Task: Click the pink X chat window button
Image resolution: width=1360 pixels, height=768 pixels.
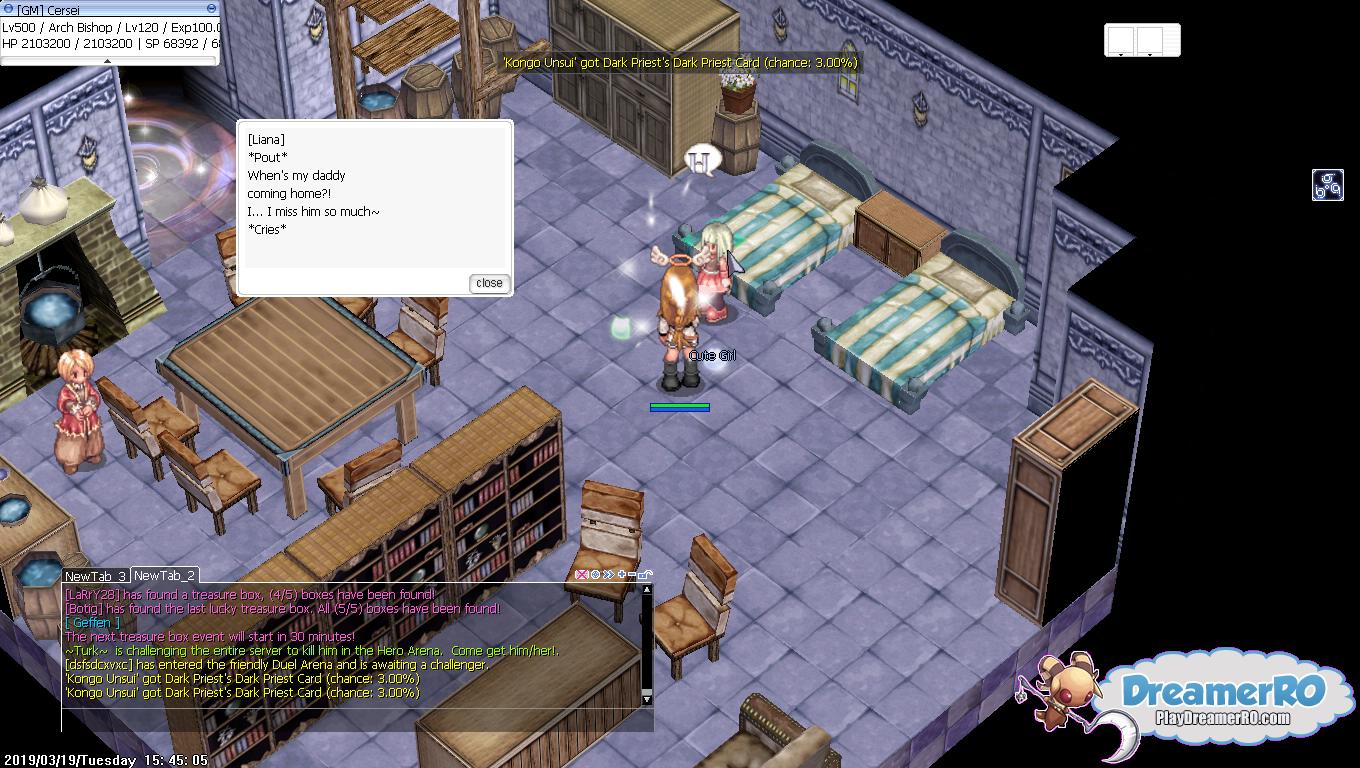Action: pyautogui.click(x=581, y=575)
